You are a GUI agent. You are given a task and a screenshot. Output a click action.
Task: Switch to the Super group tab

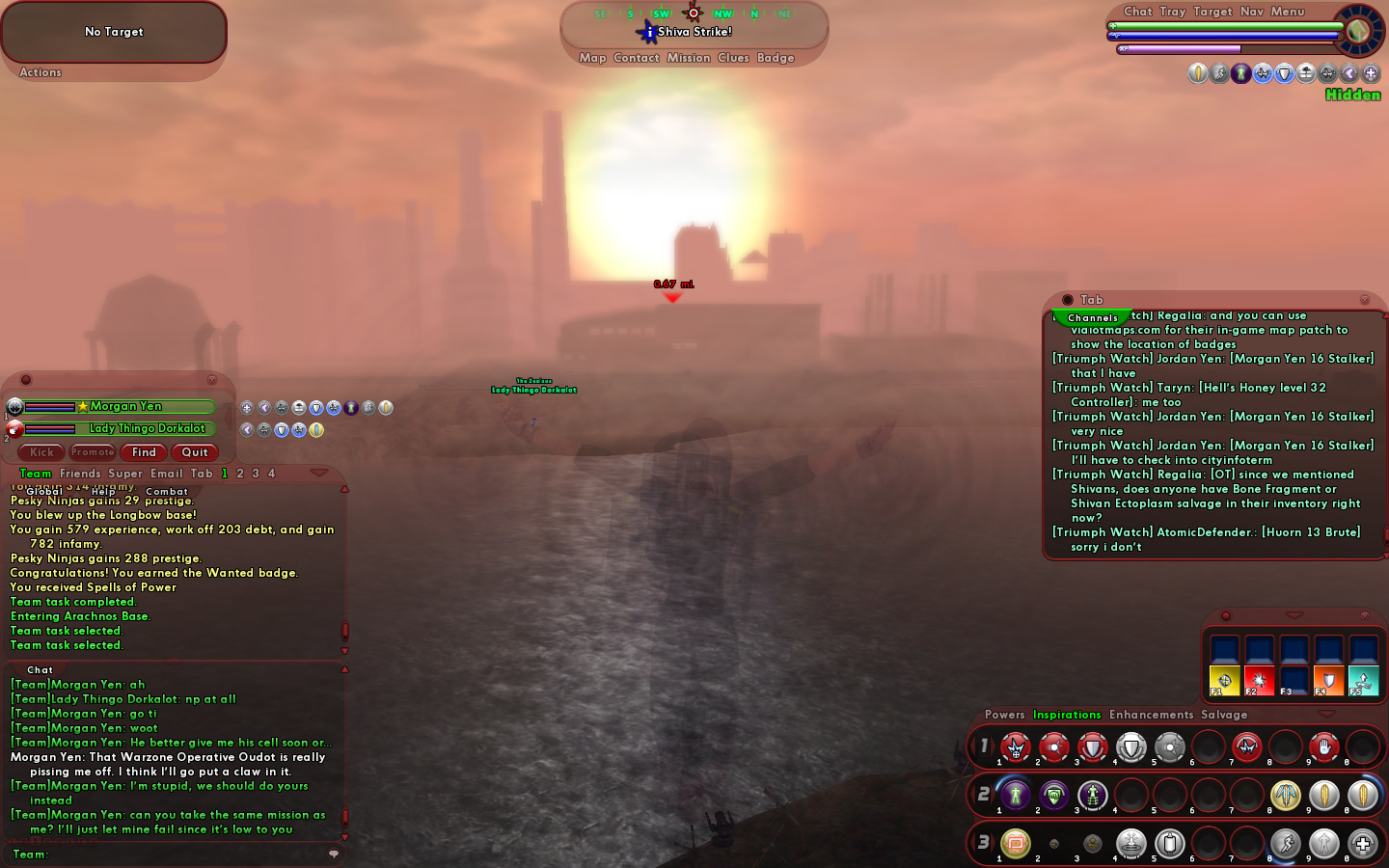click(x=125, y=474)
